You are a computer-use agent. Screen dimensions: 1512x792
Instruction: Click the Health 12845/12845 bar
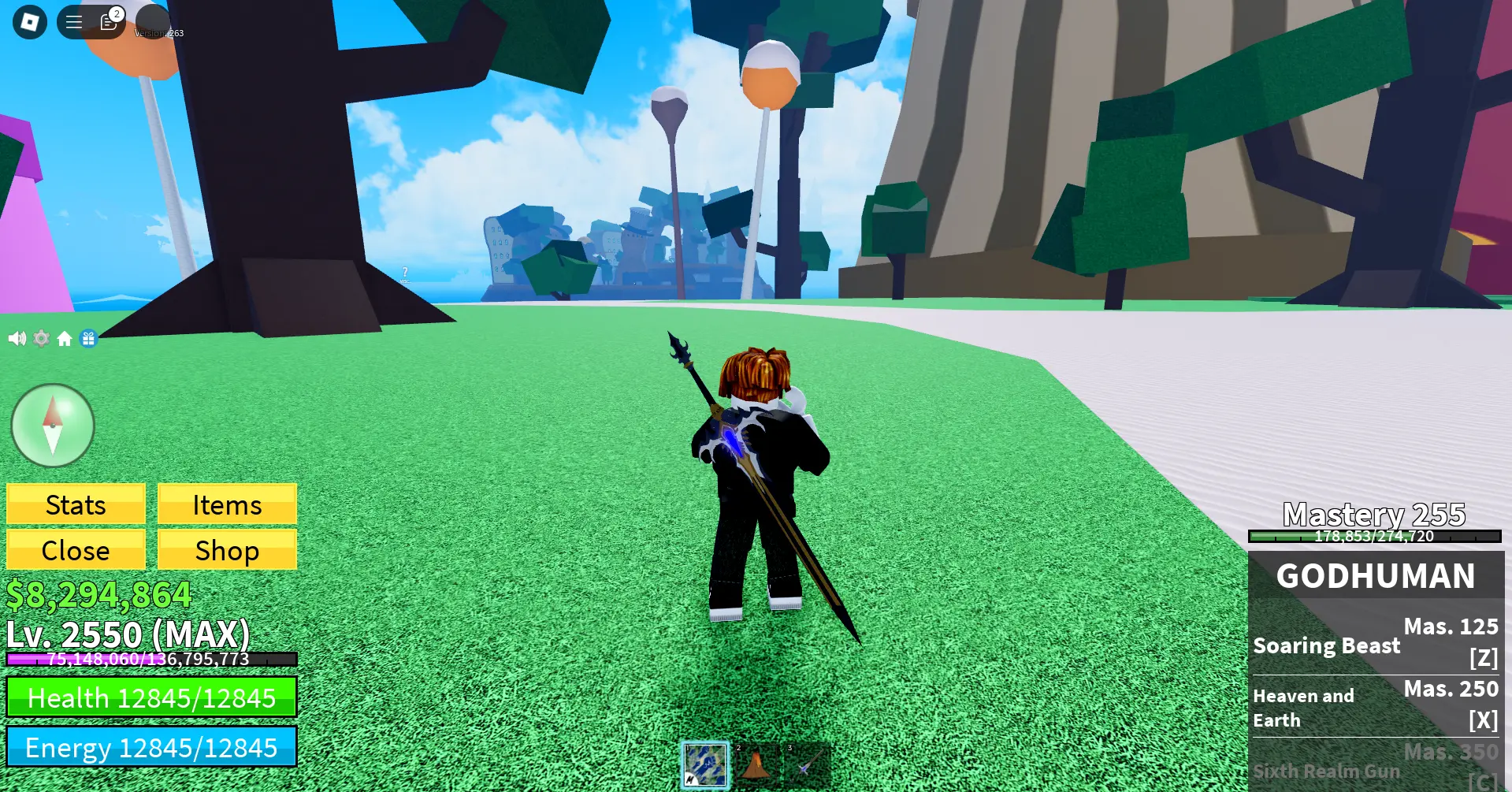point(151,698)
